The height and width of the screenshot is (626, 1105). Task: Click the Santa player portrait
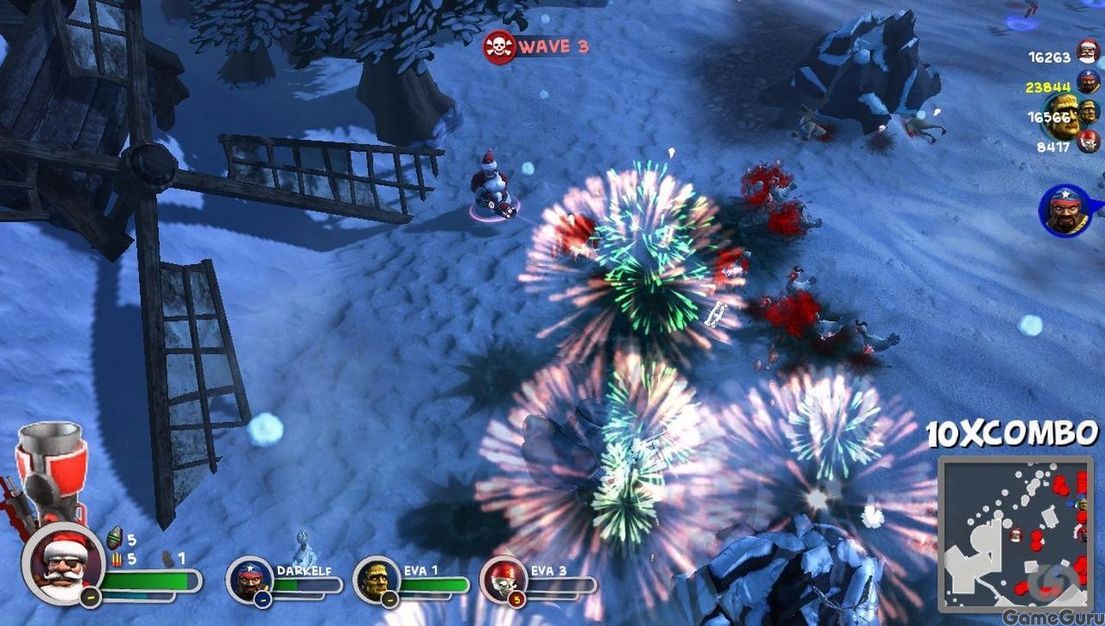coord(63,563)
